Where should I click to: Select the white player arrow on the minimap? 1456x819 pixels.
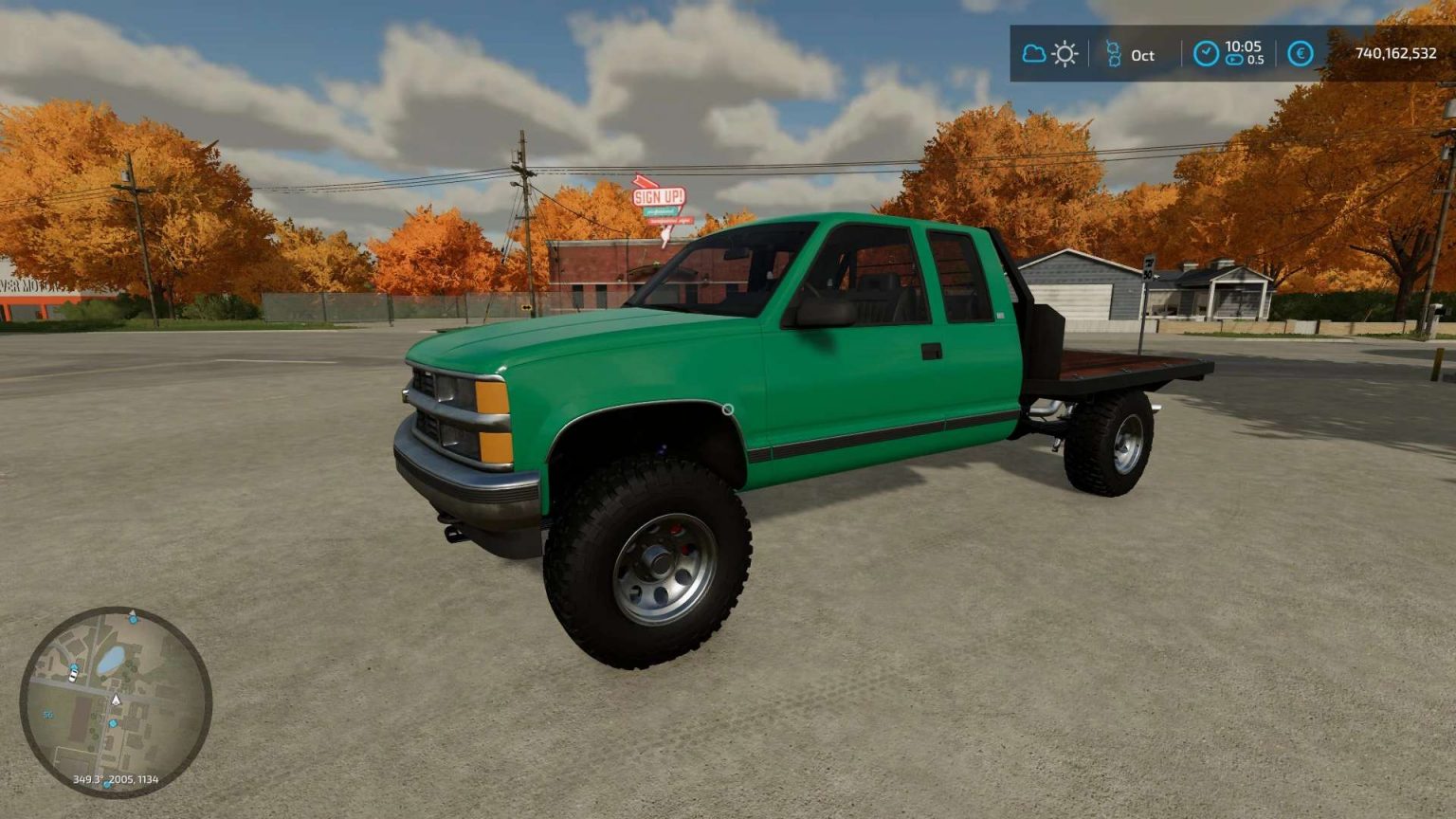(x=116, y=700)
